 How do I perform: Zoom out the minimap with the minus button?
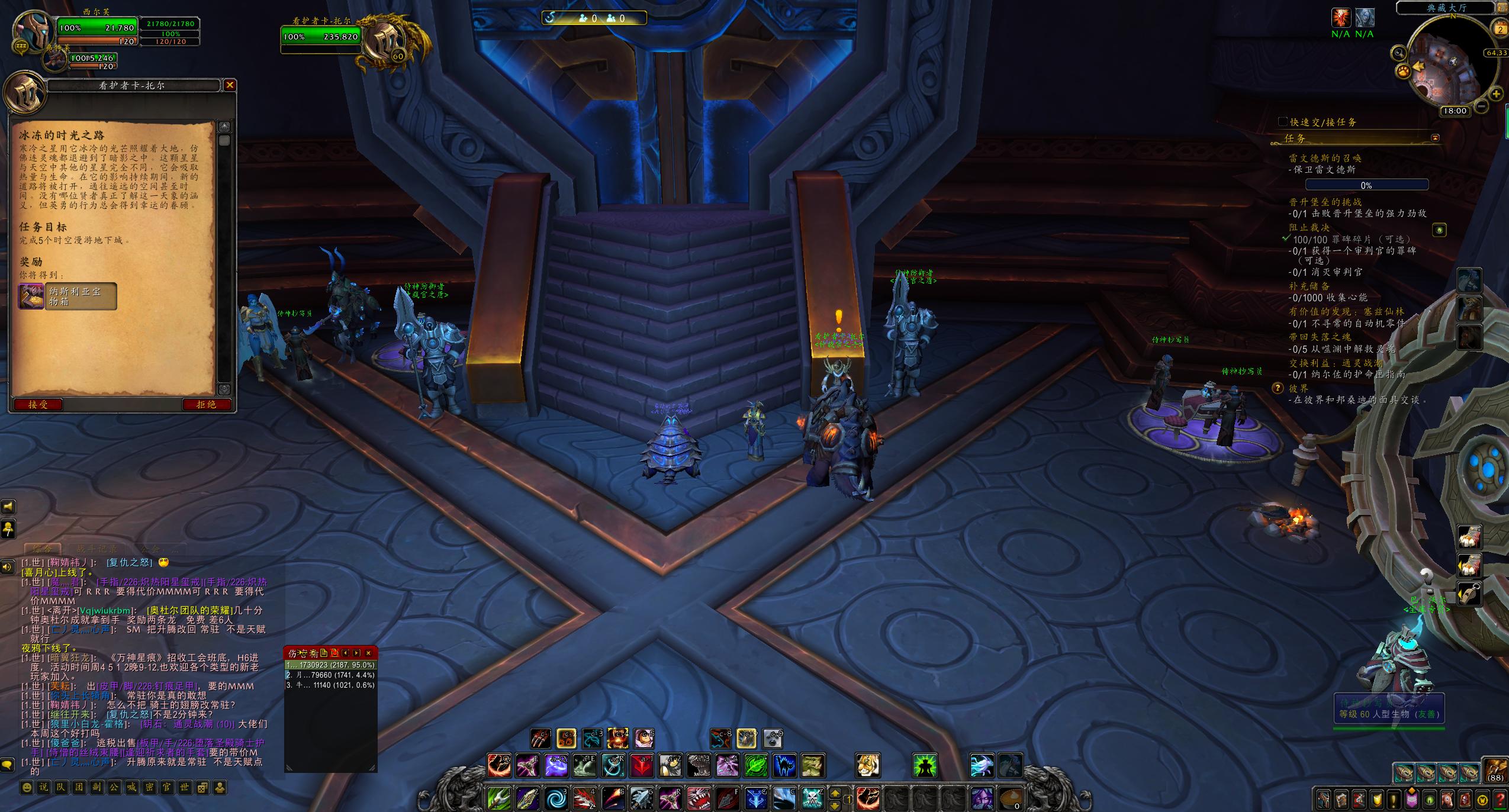click(x=1481, y=106)
